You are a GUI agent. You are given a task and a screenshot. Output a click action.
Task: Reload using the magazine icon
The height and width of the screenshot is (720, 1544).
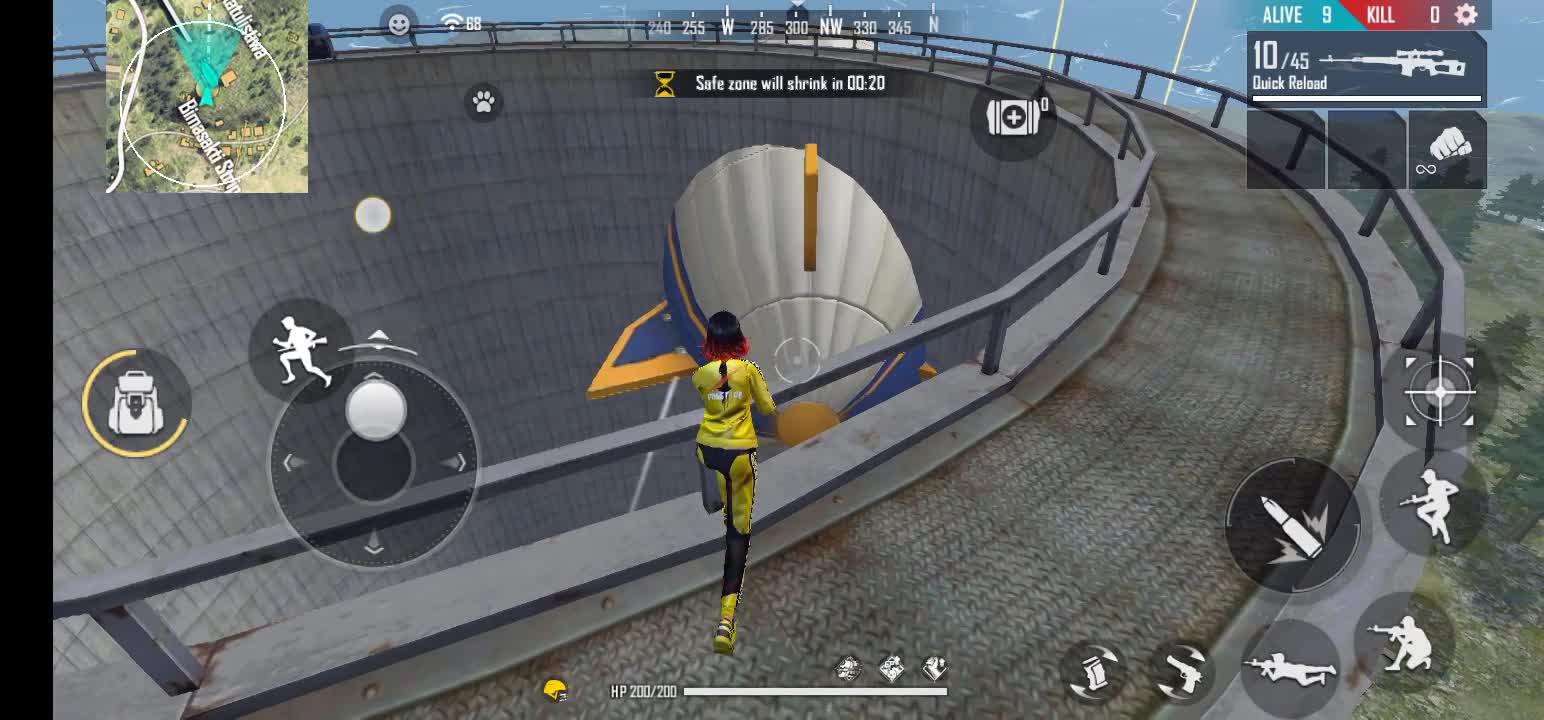point(1098,672)
